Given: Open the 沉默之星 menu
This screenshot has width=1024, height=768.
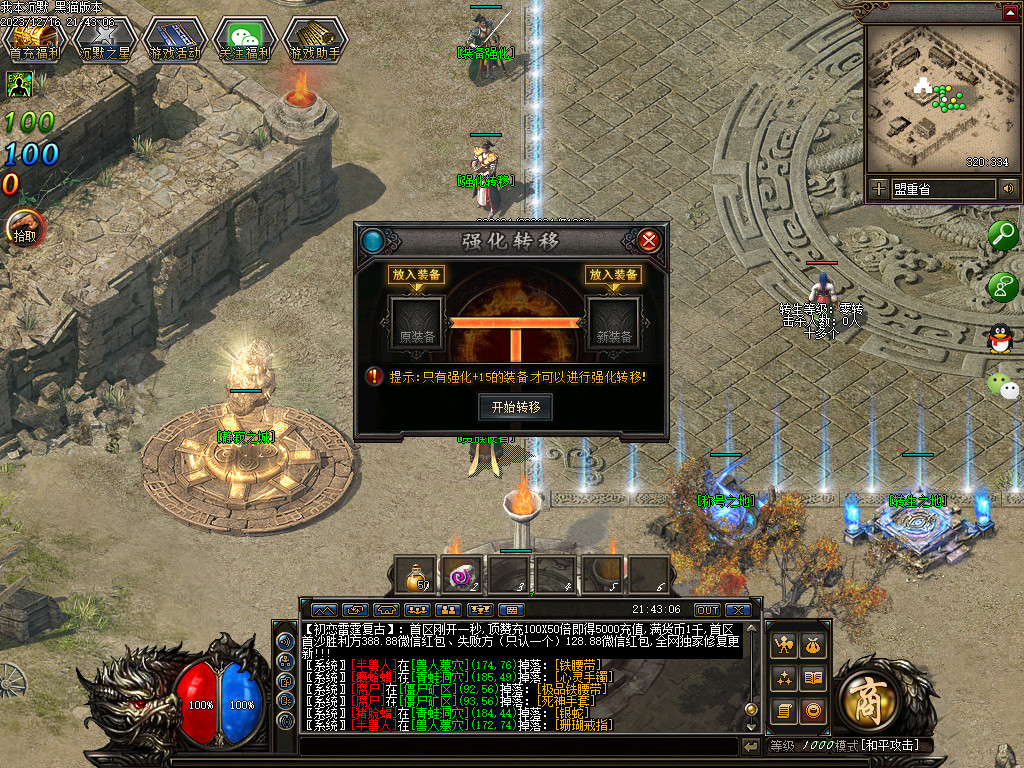Looking at the screenshot, I should coord(105,40).
